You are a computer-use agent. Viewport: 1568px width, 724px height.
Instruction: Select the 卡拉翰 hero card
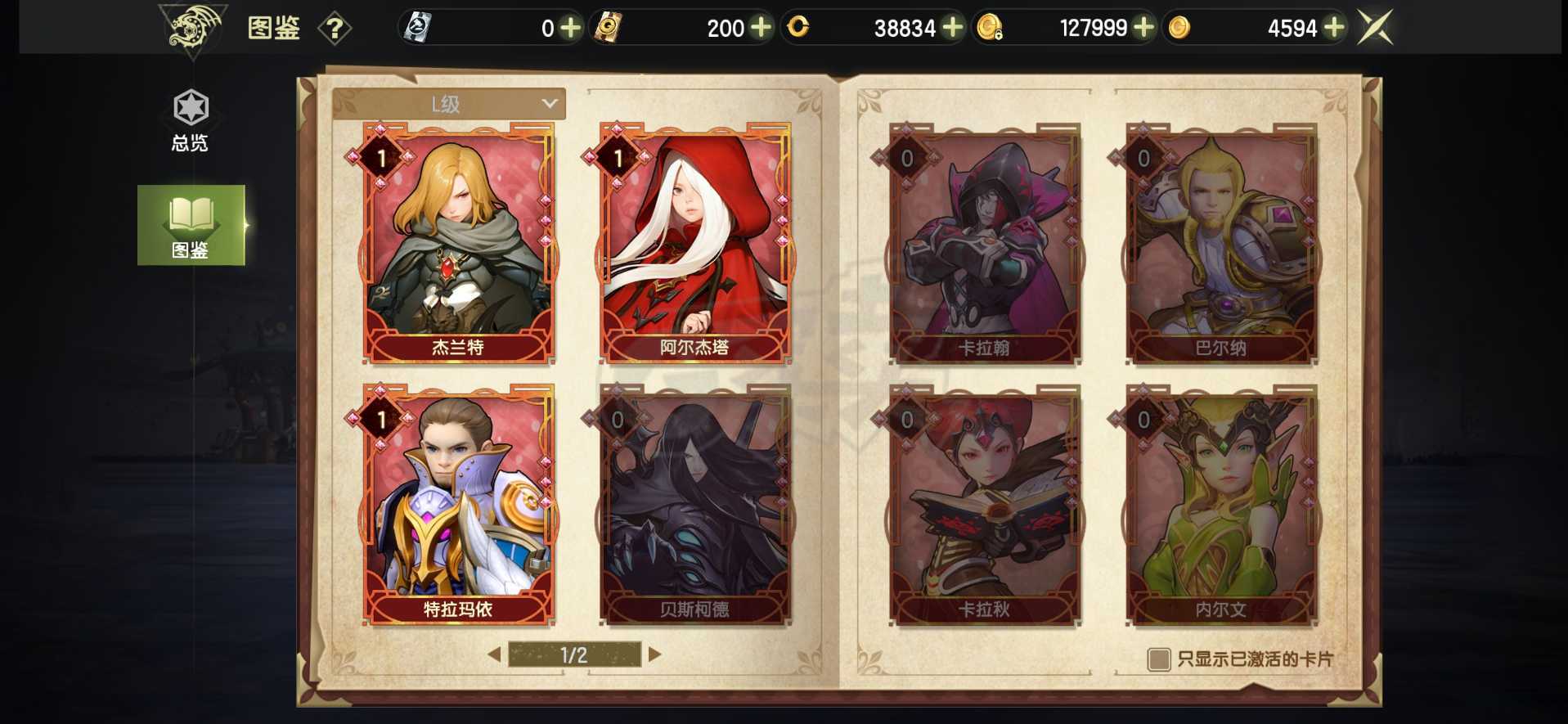984,242
